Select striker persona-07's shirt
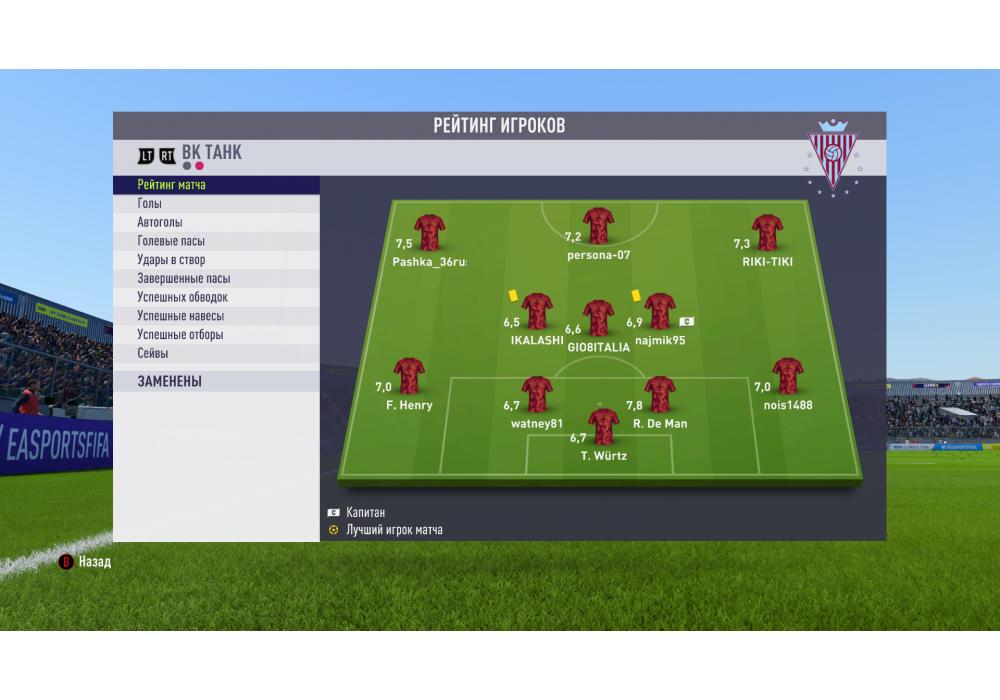The width and height of the screenshot is (1000, 700). click(599, 226)
